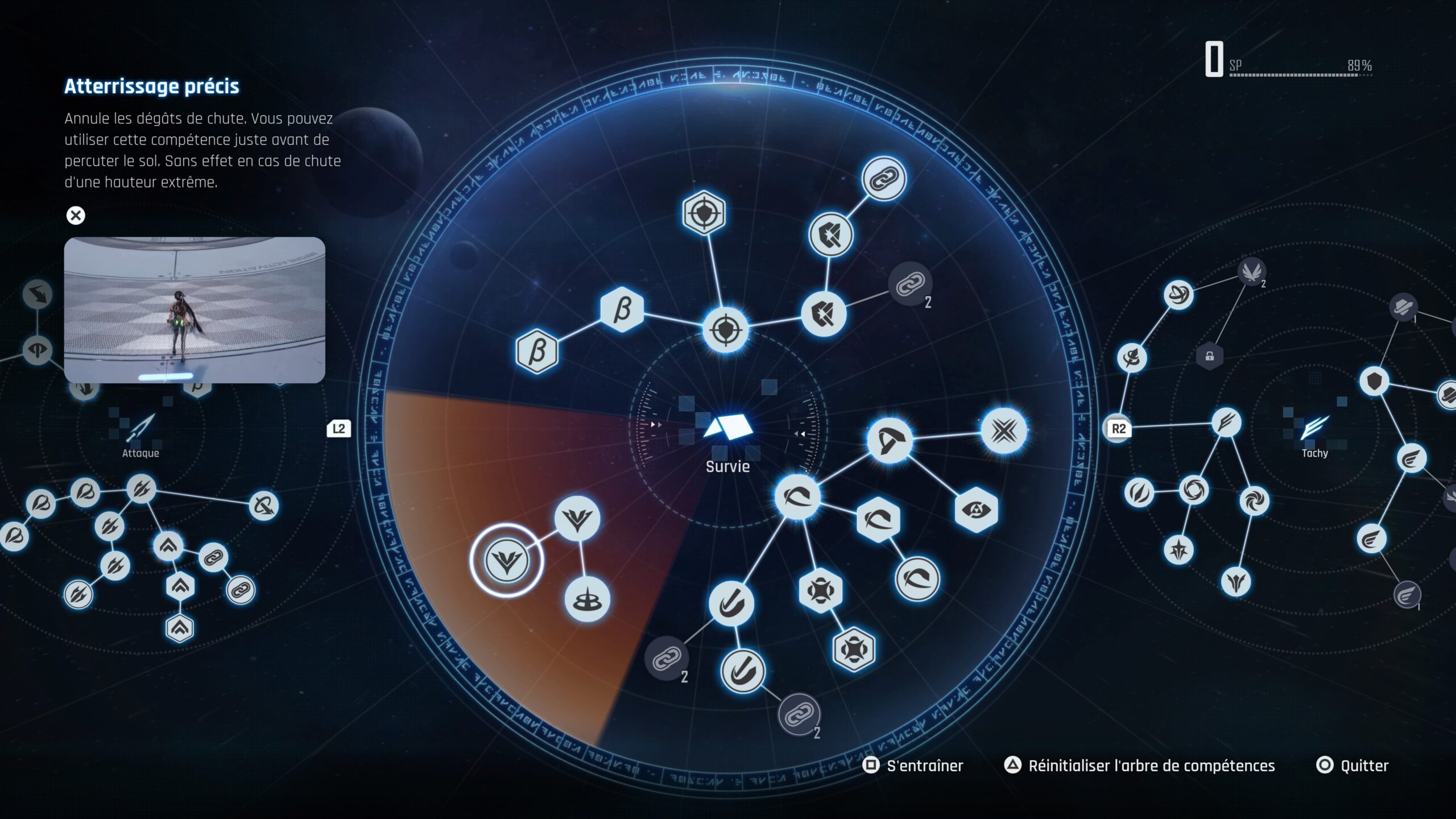This screenshot has height=819, width=1456.
Task: Close the skill preview video
Action: pos(76,216)
